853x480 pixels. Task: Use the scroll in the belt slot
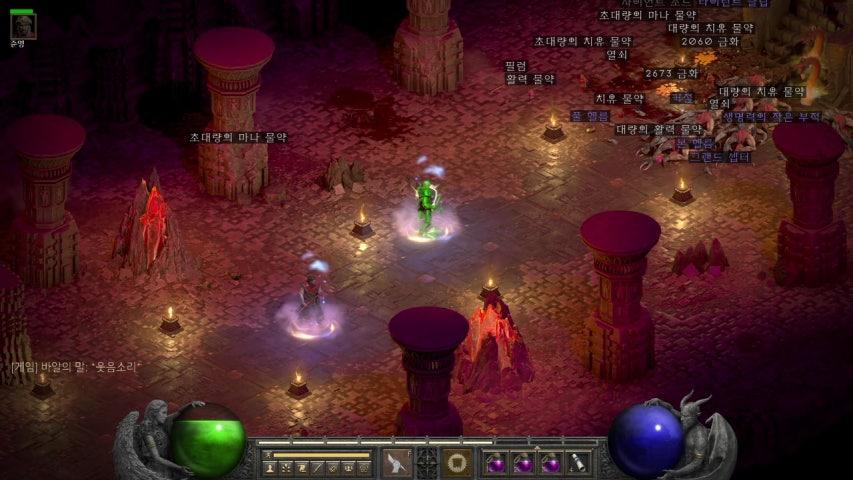pyautogui.click(x=578, y=463)
